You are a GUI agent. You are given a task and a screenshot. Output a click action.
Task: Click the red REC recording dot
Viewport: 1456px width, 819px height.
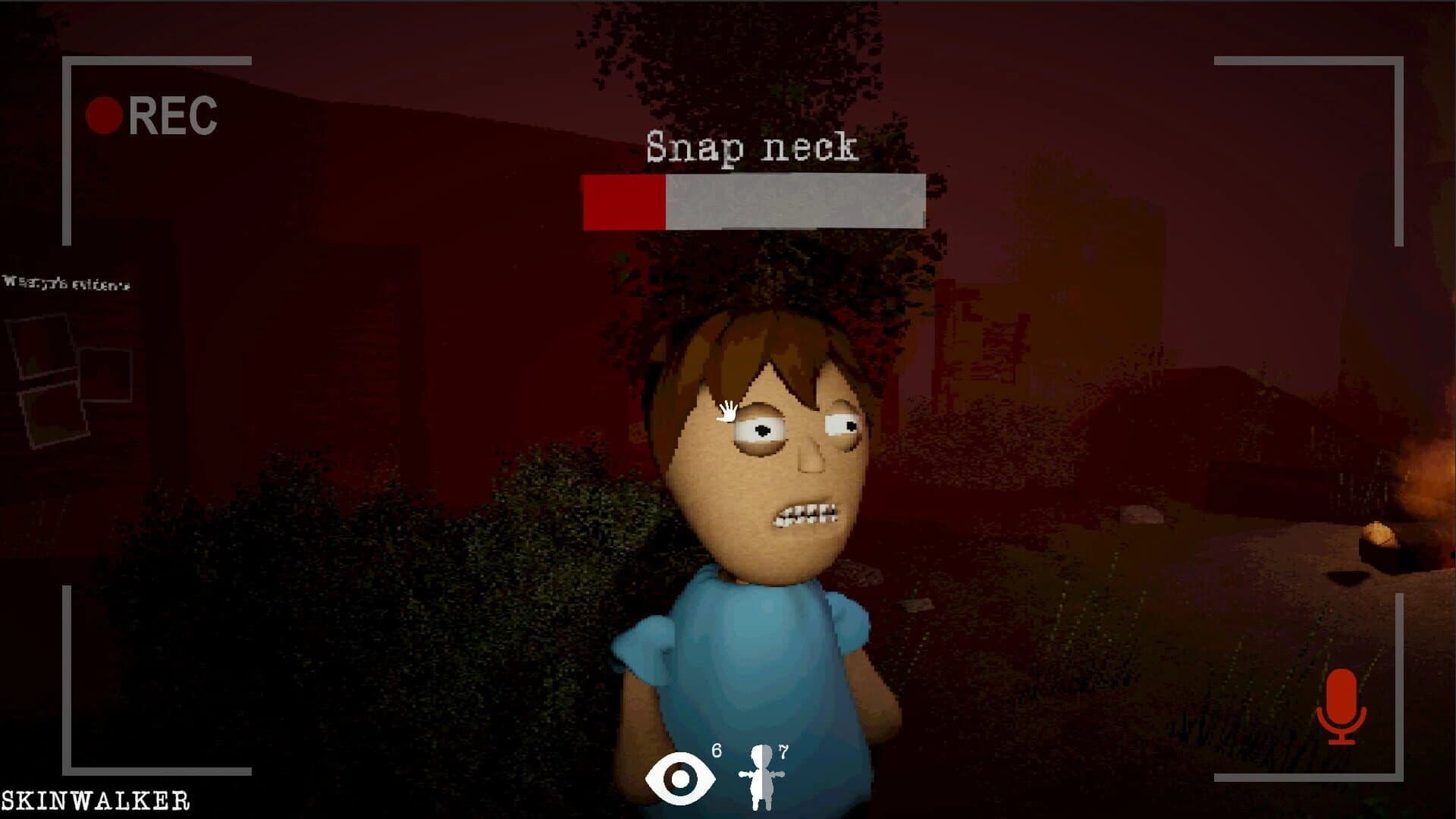(105, 114)
